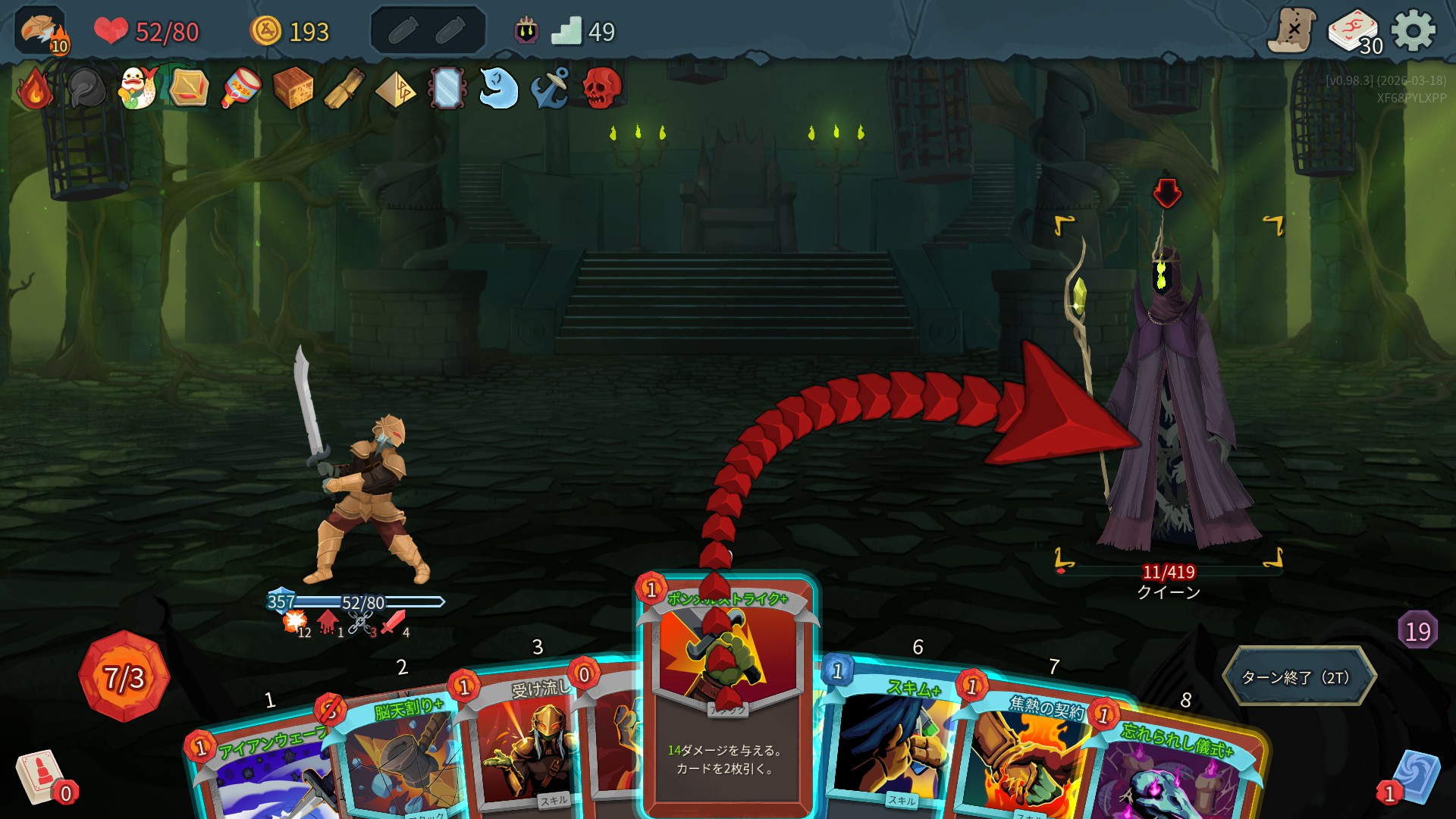The width and height of the screenshot is (1456, 819).
Task: Inspect the blue whale relic
Action: click(498, 88)
